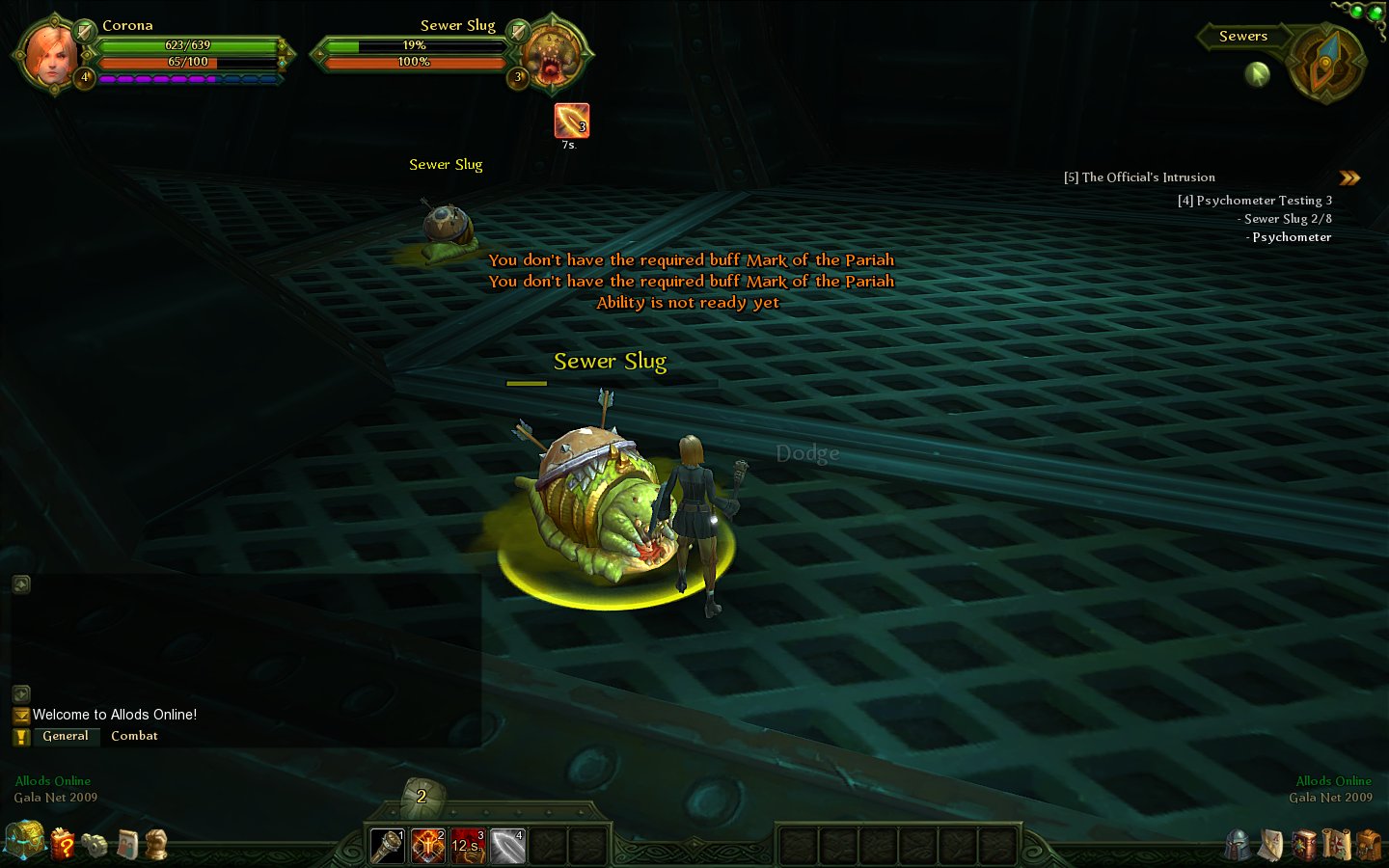Trigger the silver blade ability in slot 4
Image resolution: width=1389 pixels, height=868 pixels.
coord(507,846)
